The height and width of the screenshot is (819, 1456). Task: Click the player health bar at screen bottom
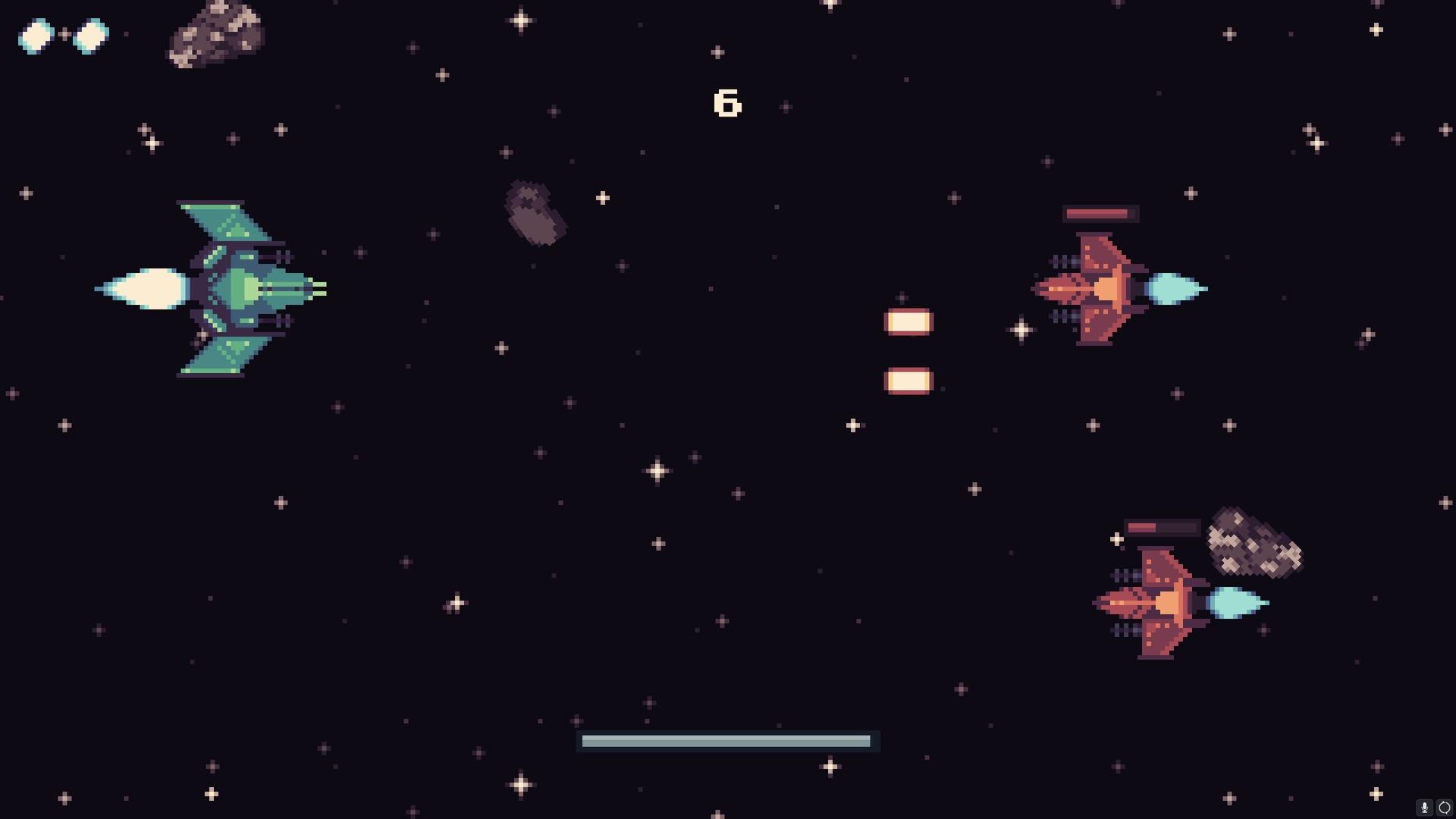pos(726,739)
